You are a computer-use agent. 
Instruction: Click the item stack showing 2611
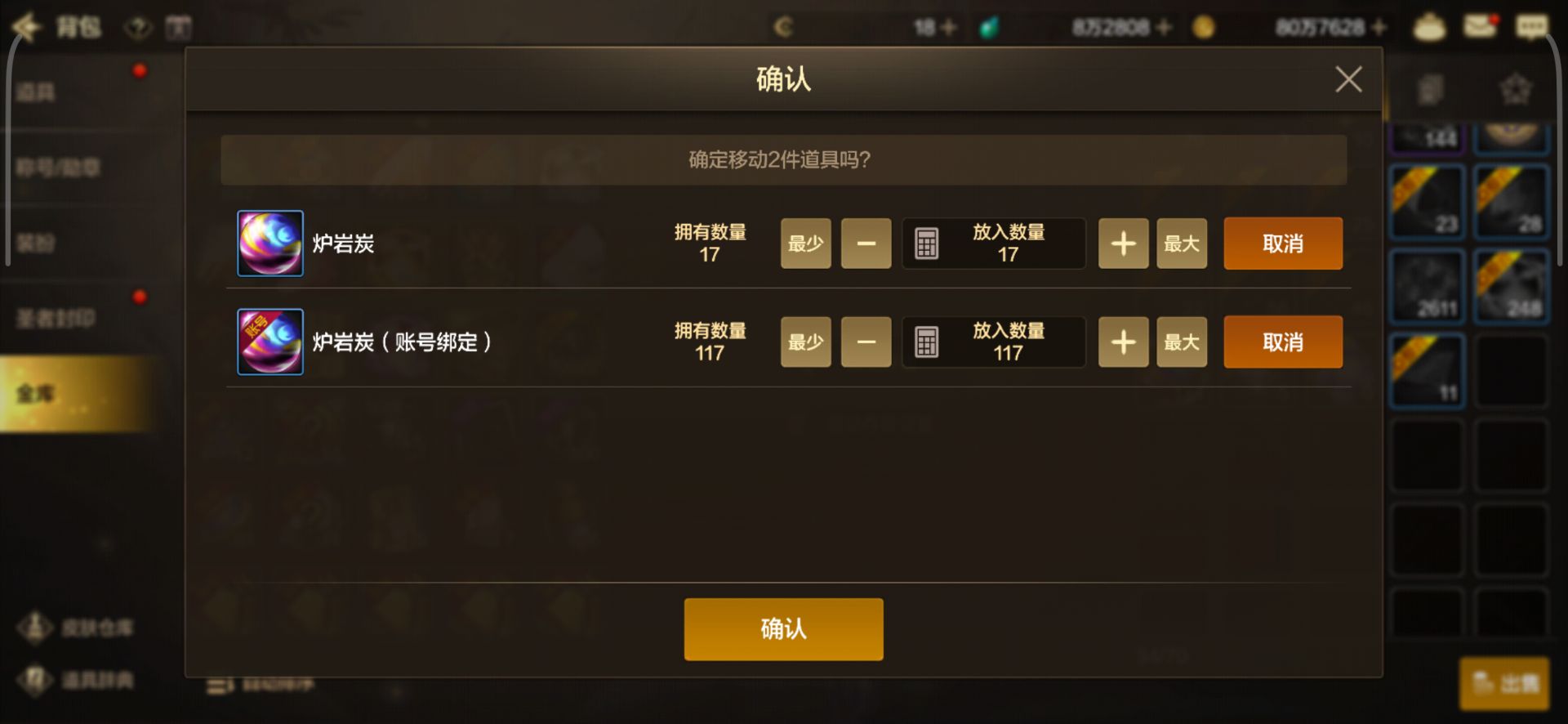click(1427, 286)
